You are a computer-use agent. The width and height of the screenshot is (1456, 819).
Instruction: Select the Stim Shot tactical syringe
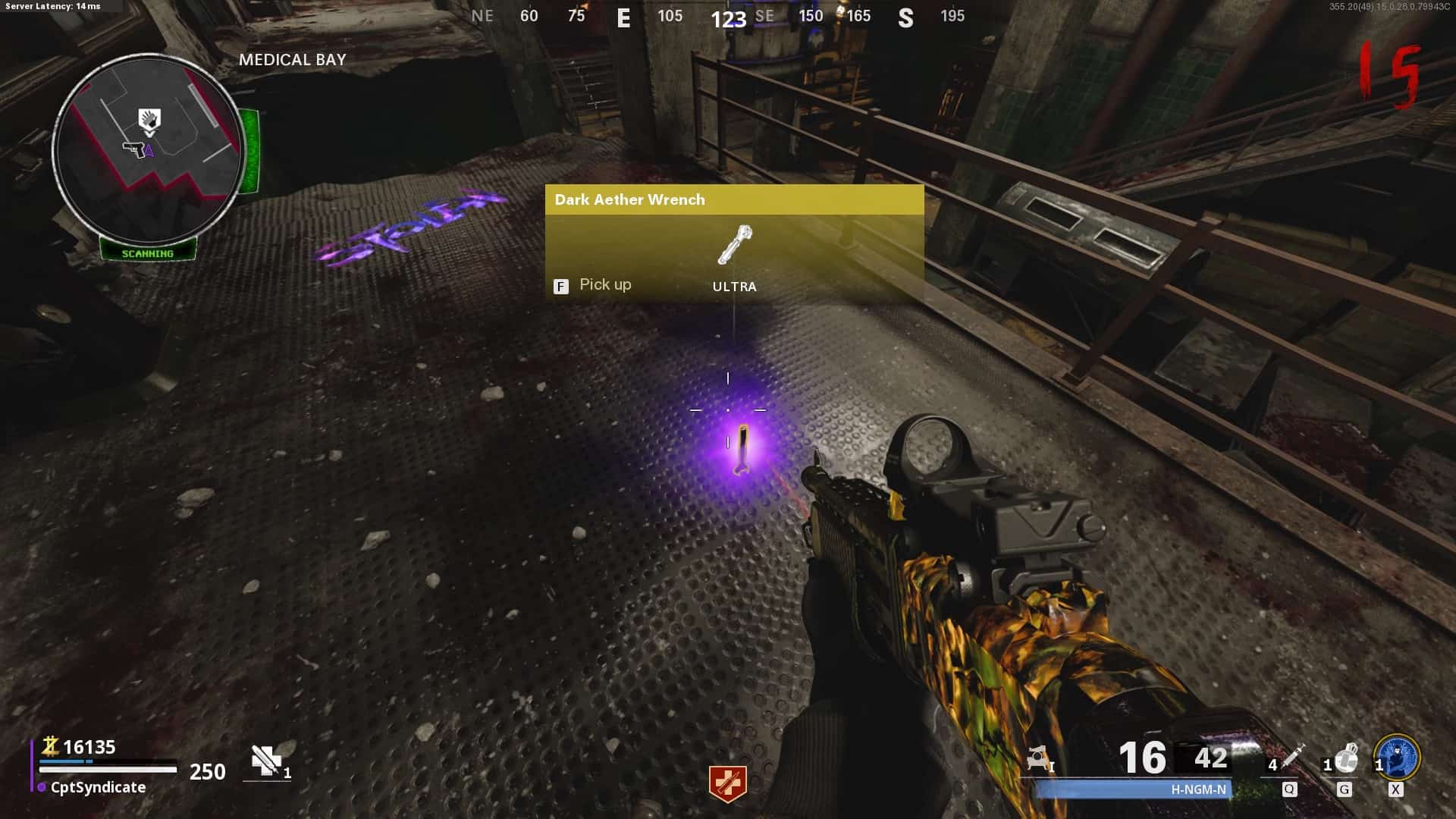(1292, 756)
